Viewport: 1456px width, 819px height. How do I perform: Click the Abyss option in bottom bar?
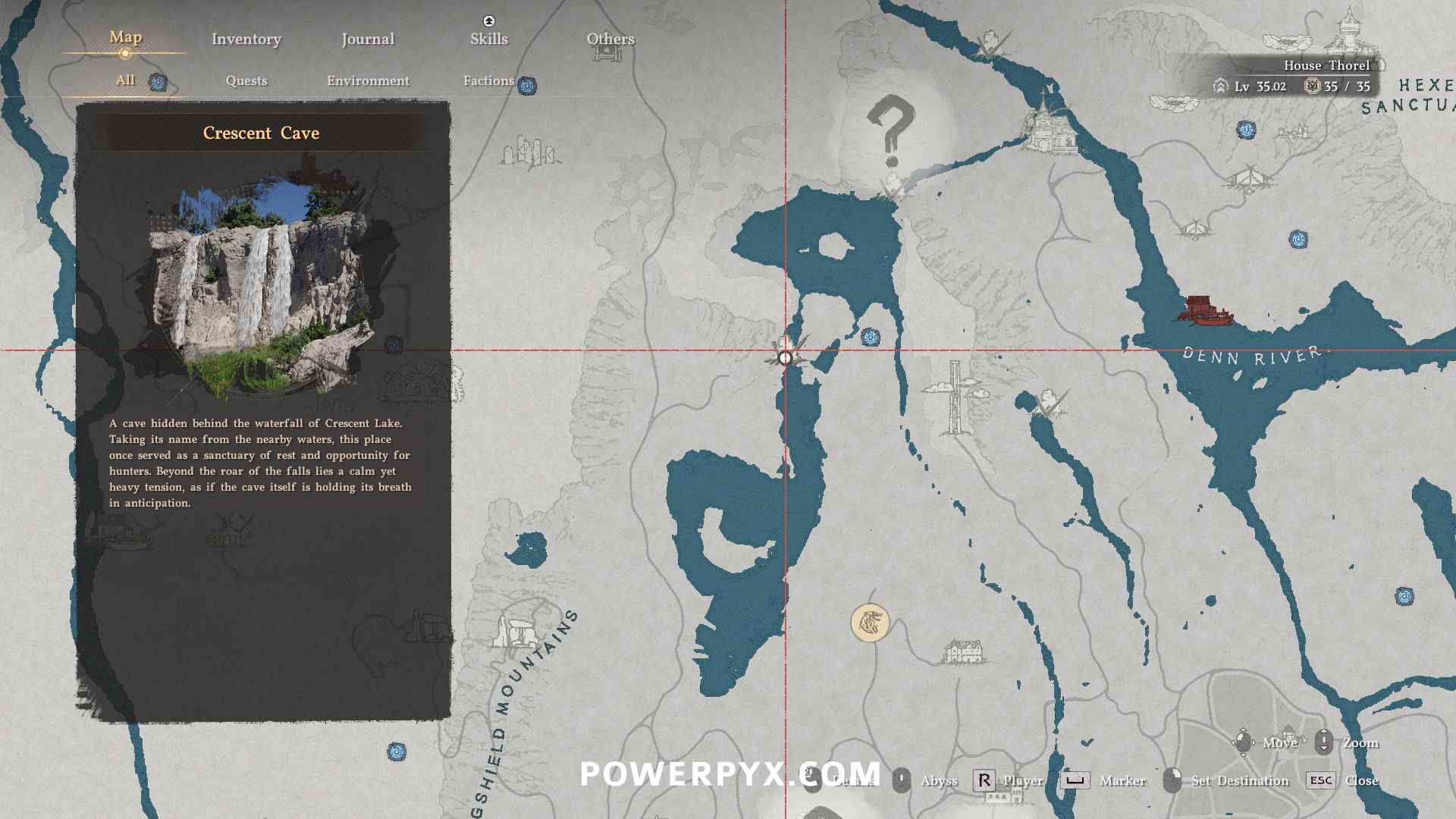pyautogui.click(x=938, y=780)
